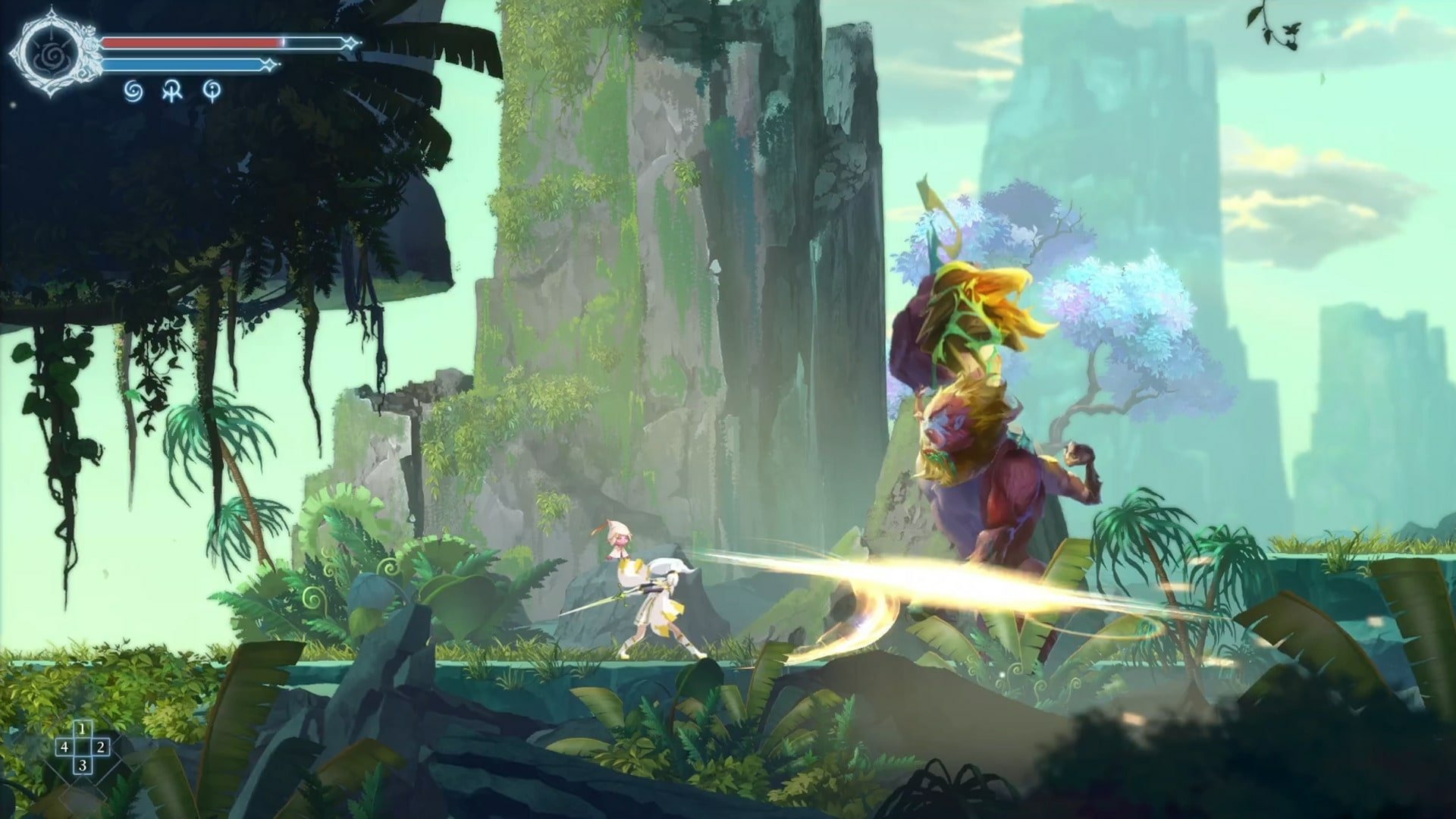Select the circular rune ability icon
The width and height of the screenshot is (1456, 819).
(x=213, y=91)
